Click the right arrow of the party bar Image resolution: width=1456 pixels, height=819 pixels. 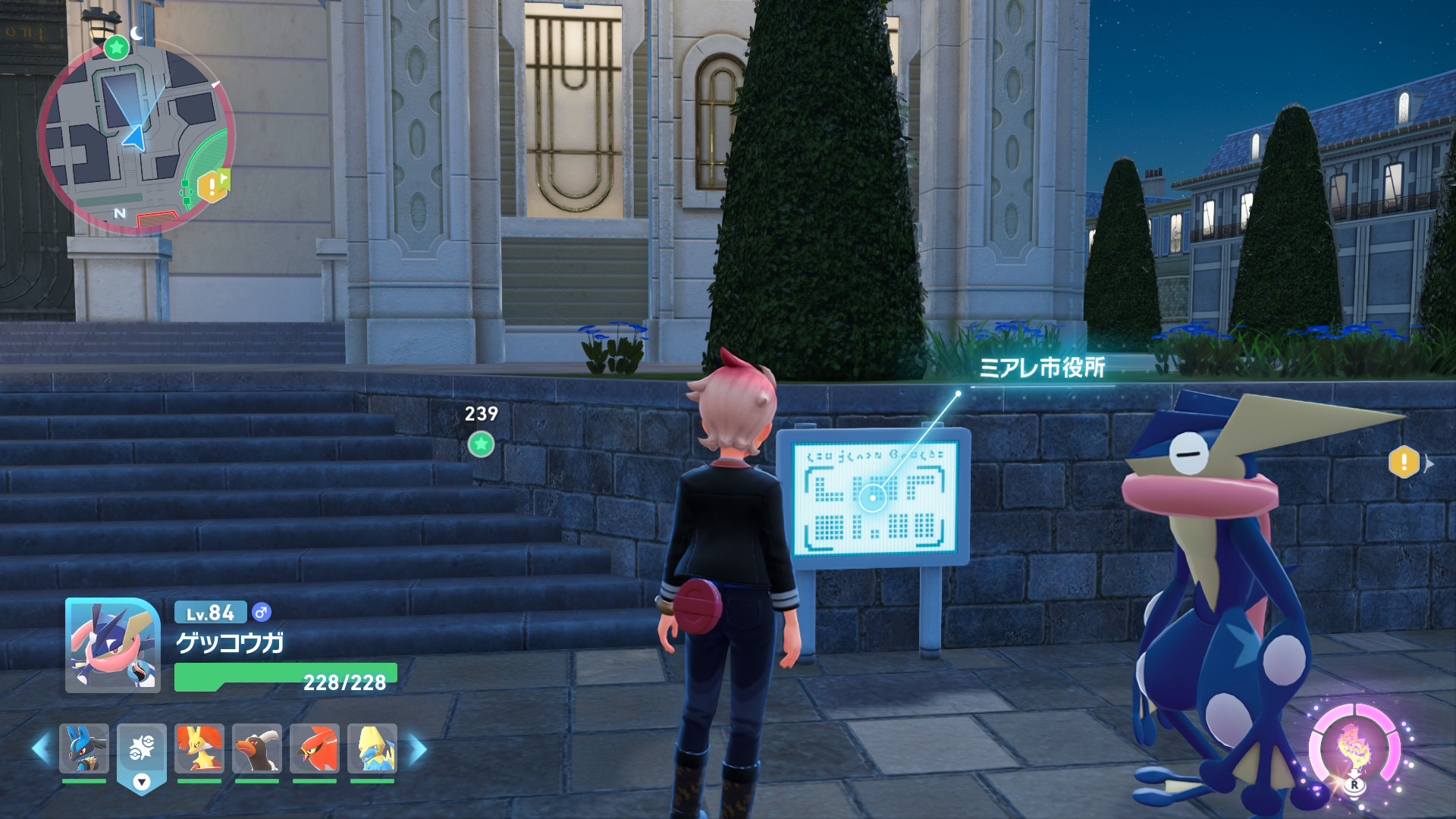point(418,748)
